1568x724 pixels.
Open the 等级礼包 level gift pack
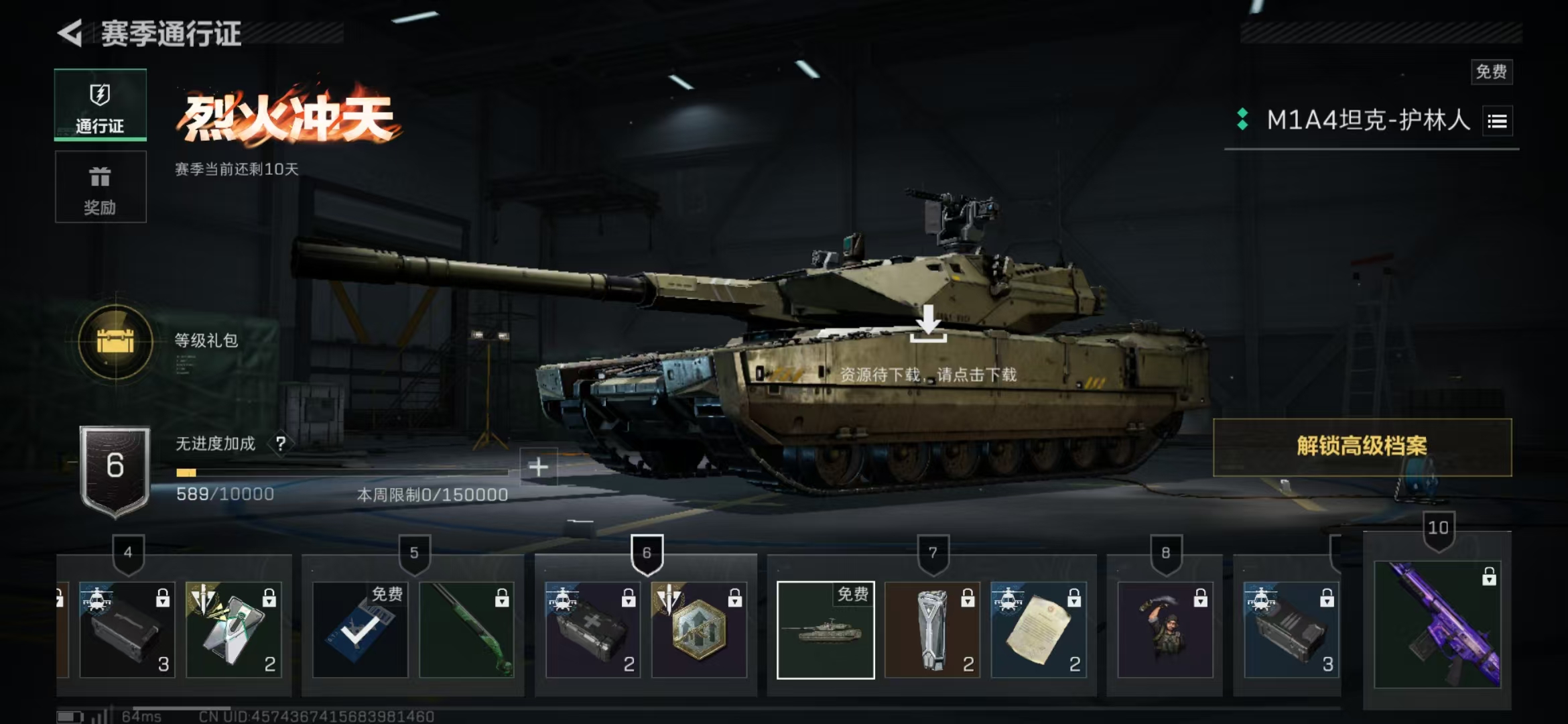116,342
